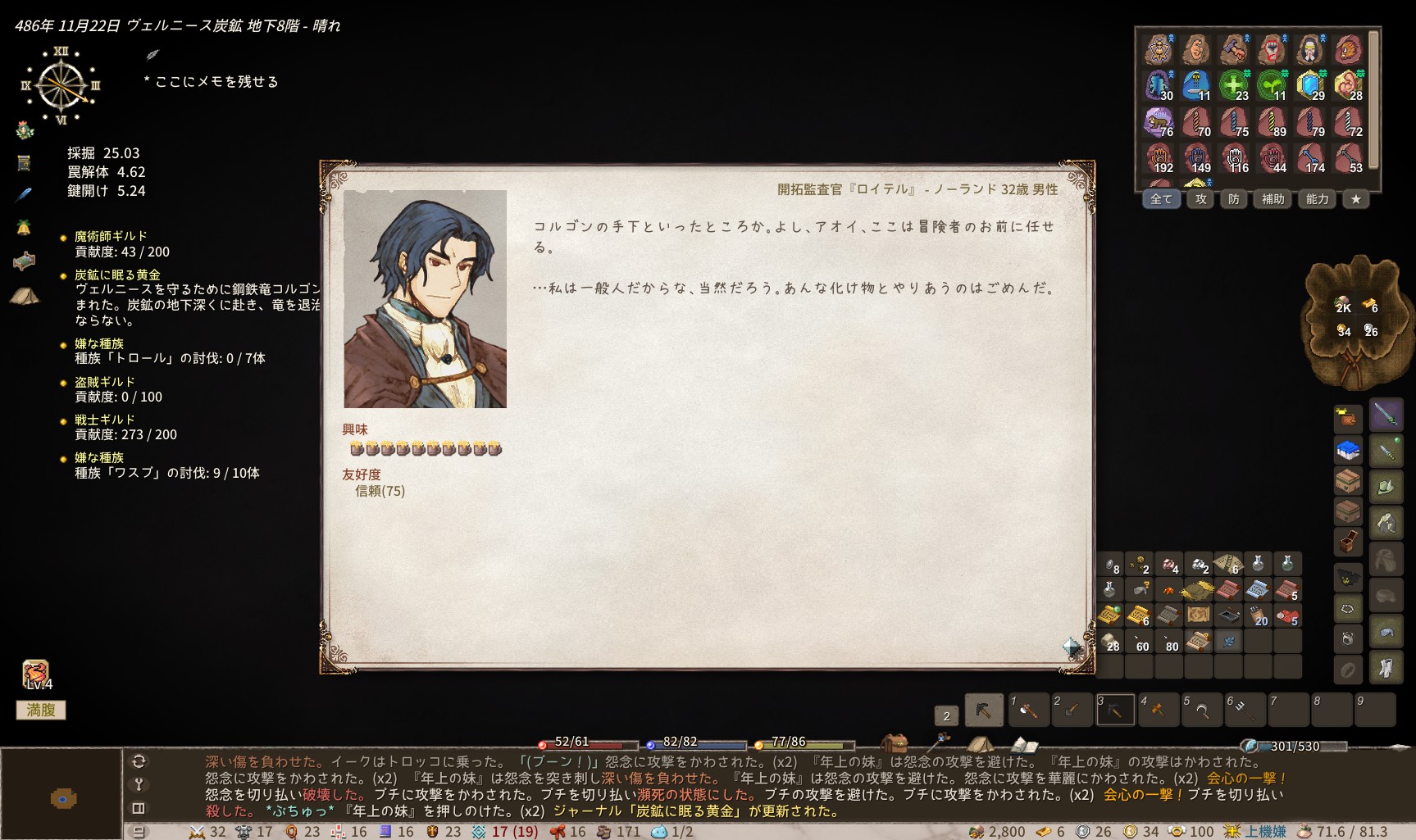This screenshot has height=840, width=1416.
Task: Show the 補助 support abilities tab
Action: (x=1273, y=199)
